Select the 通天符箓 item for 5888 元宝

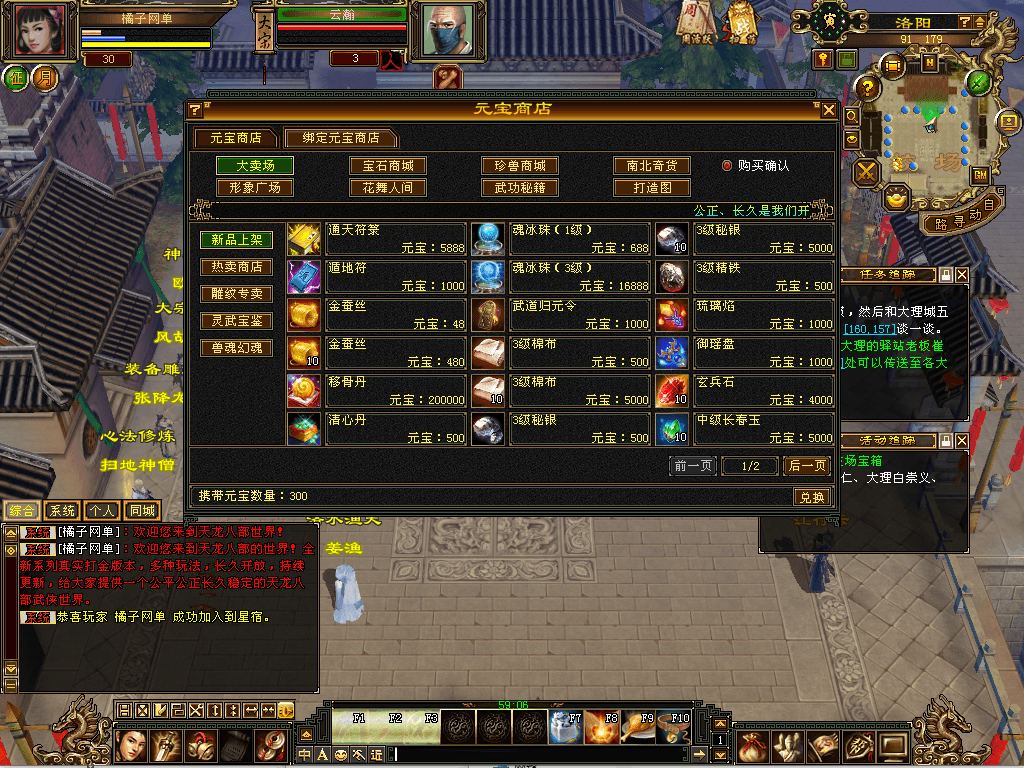point(376,239)
